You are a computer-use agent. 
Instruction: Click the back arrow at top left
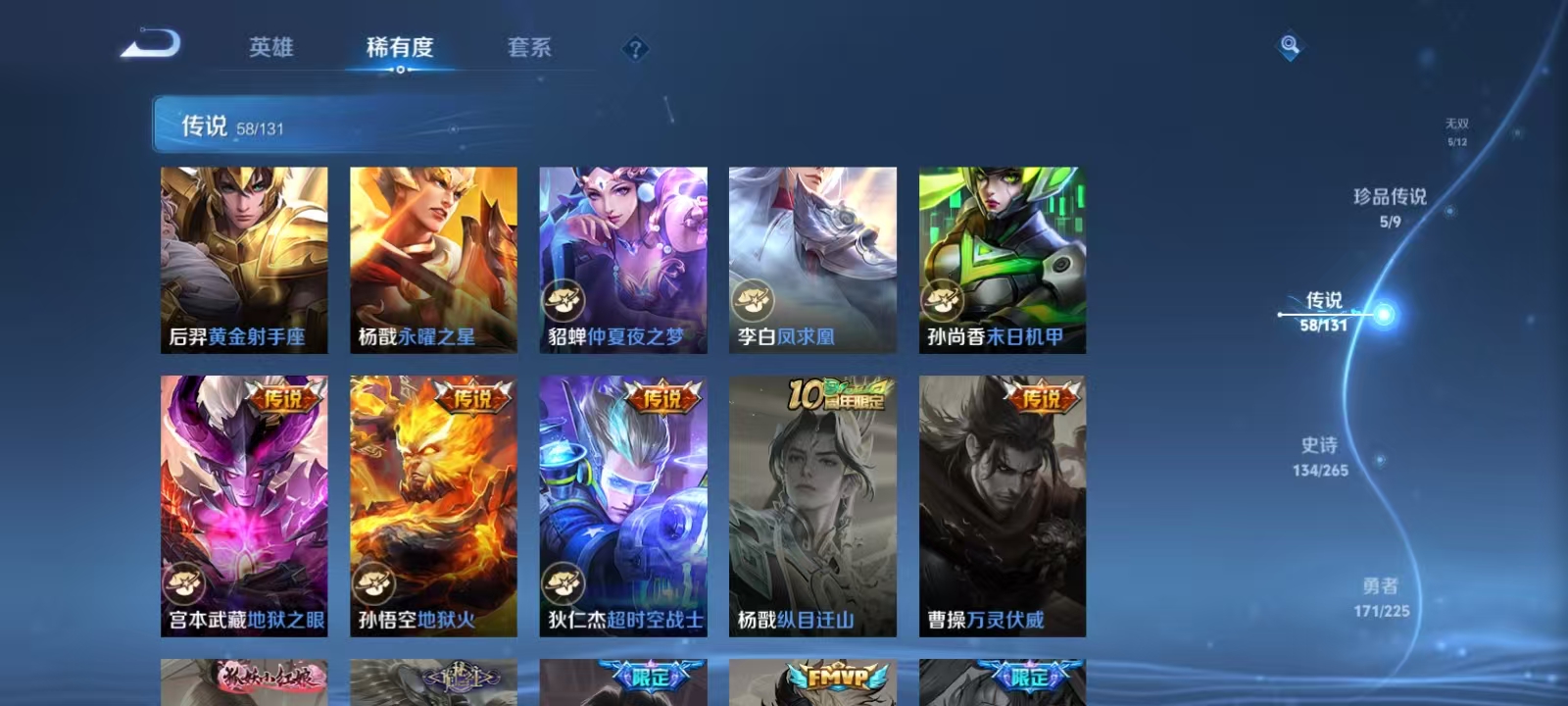pyautogui.click(x=152, y=44)
